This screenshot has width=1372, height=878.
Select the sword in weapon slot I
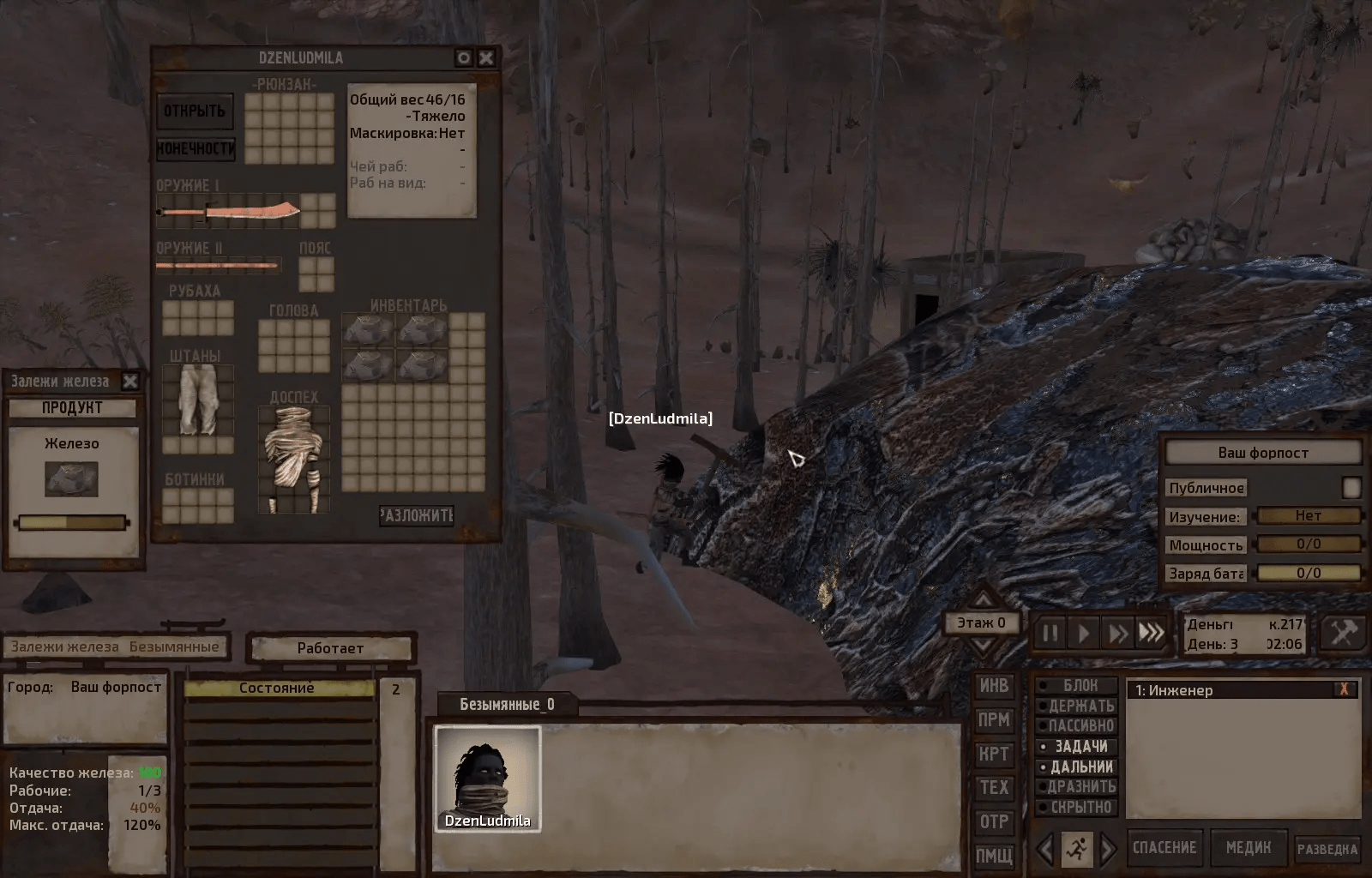229,210
